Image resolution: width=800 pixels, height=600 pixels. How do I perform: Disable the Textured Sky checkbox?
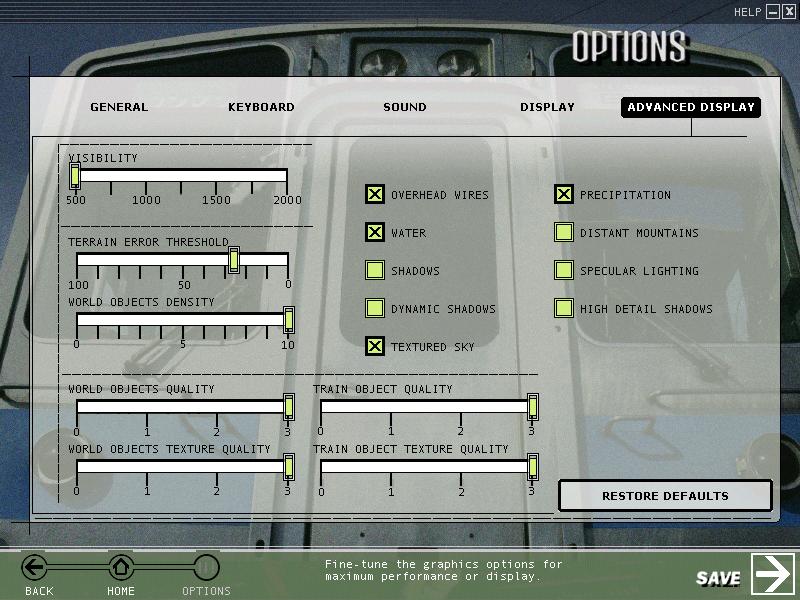tap(375, 347)
